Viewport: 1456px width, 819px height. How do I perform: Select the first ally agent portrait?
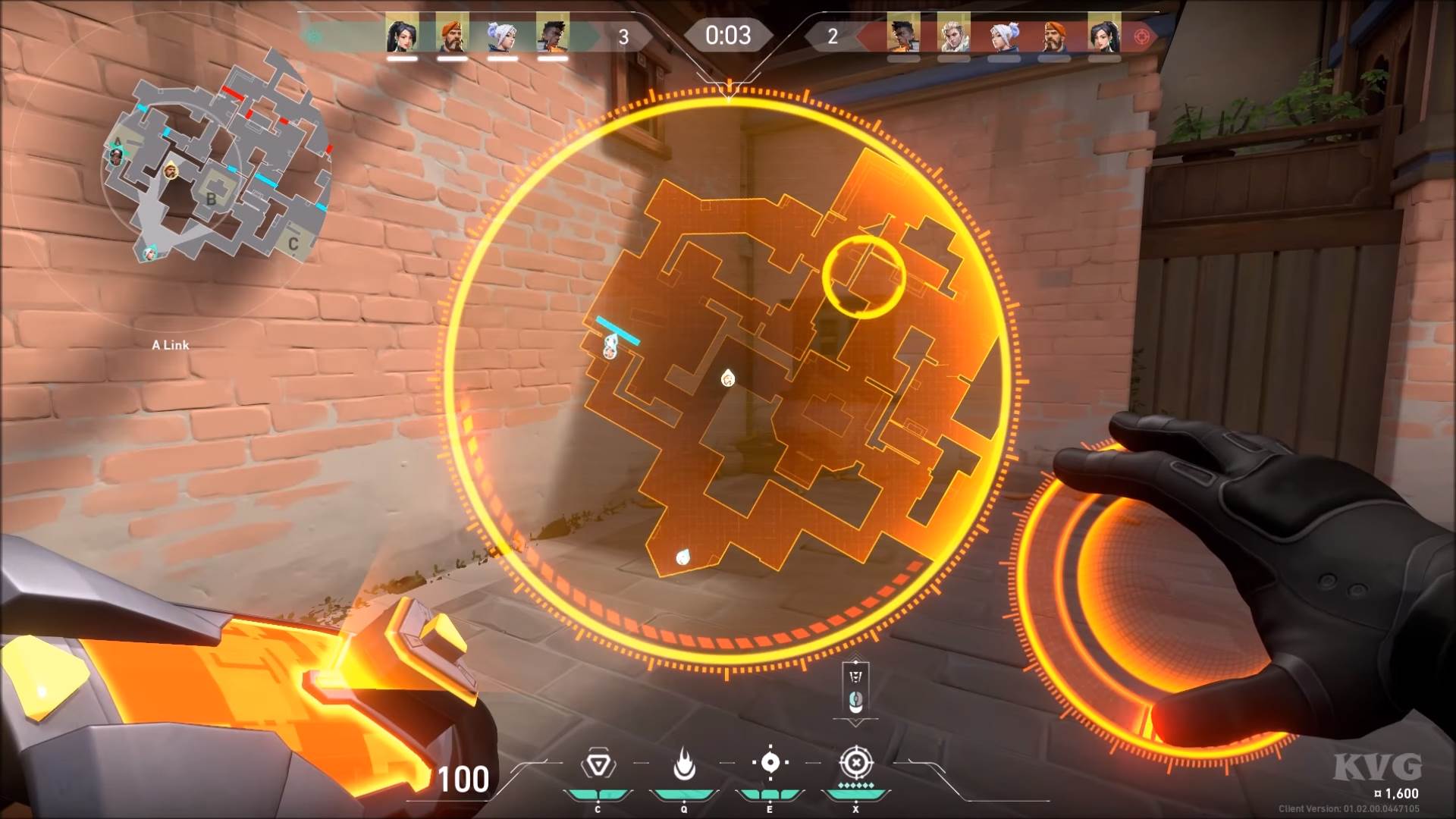(x=403, y=34)
